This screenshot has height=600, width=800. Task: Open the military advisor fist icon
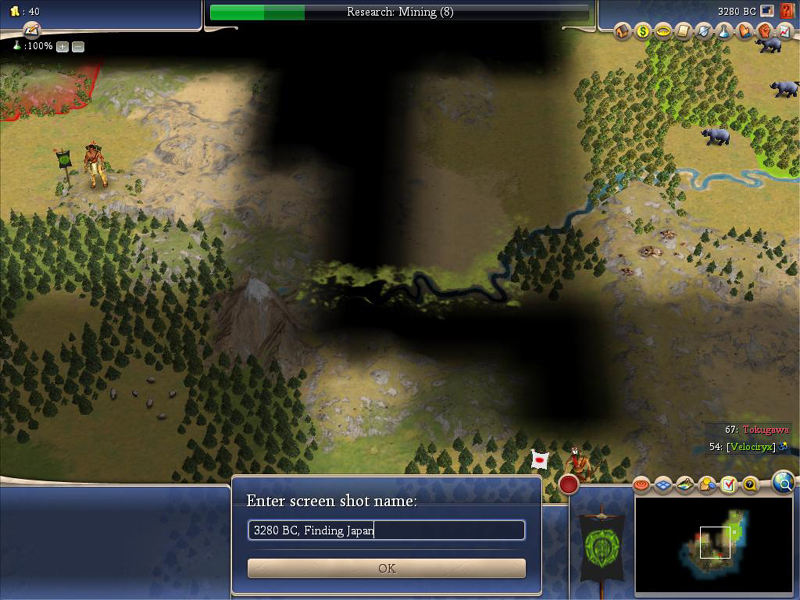764,31
